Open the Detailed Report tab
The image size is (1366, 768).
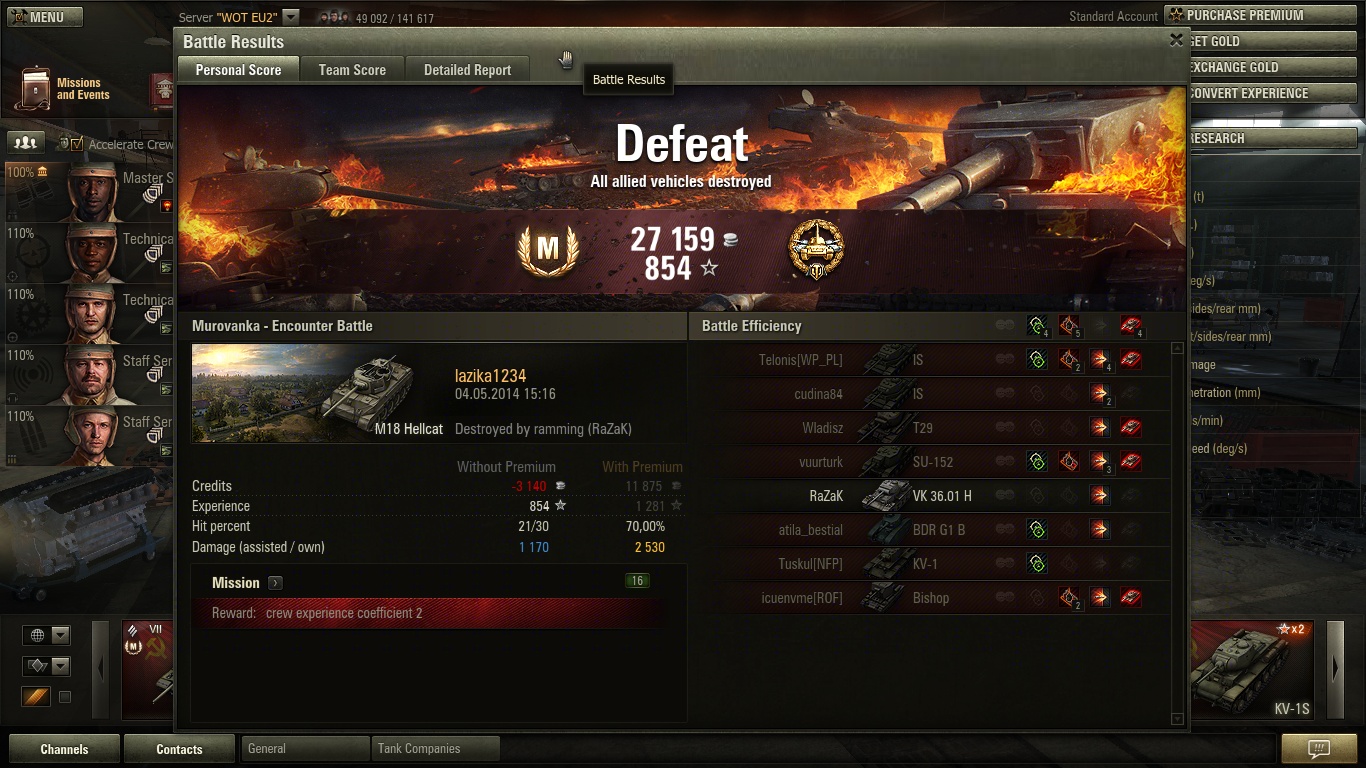pos(467,70)
